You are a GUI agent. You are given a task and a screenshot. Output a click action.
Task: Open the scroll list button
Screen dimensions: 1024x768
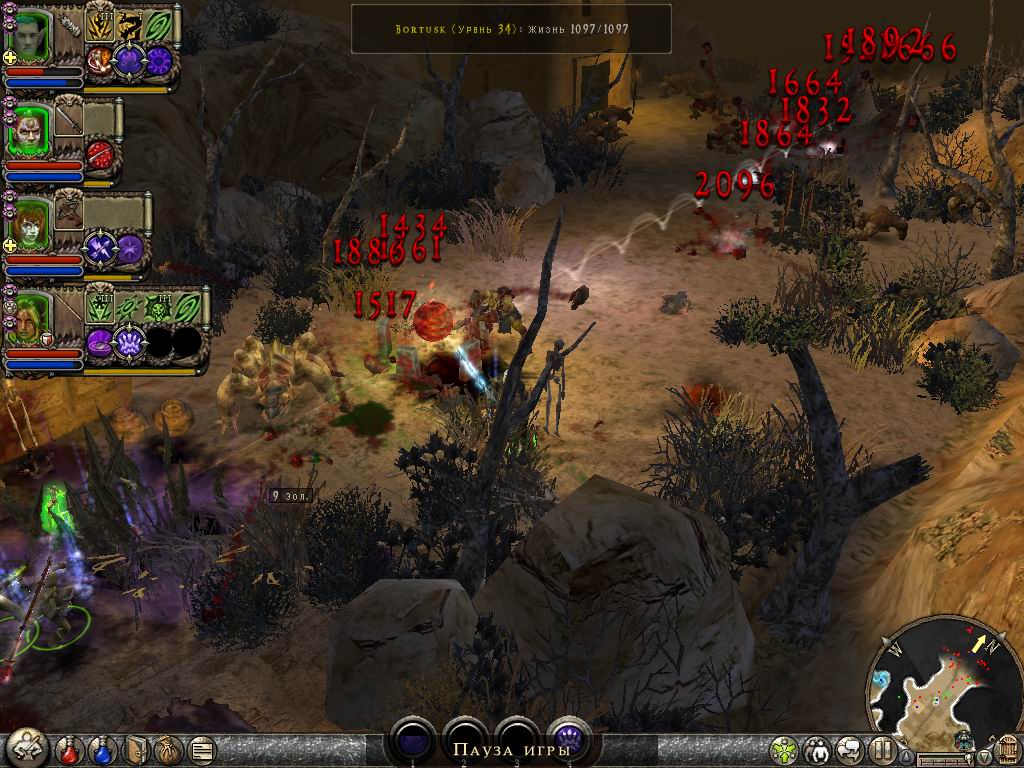(x=201, y=748)
